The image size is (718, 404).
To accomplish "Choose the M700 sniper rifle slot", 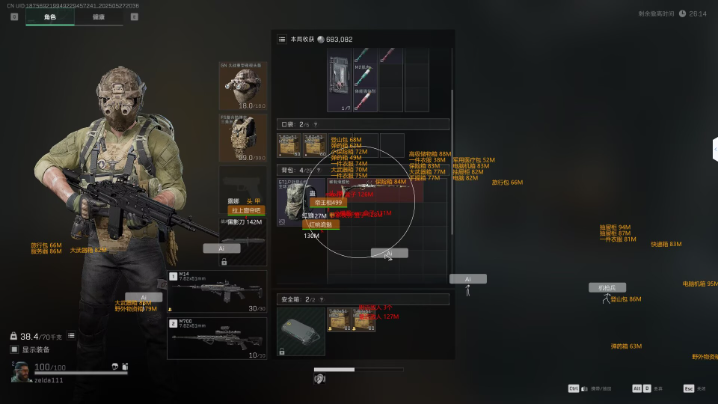I will tap(217, 339).
